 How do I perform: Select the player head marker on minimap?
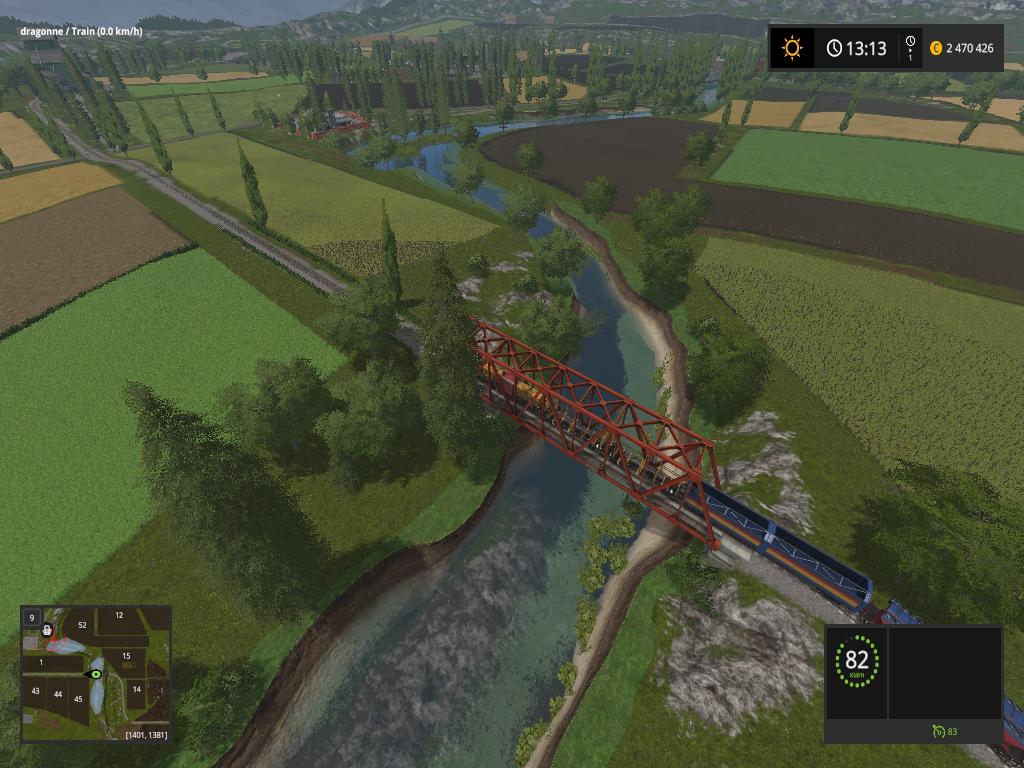pos(47,631)
